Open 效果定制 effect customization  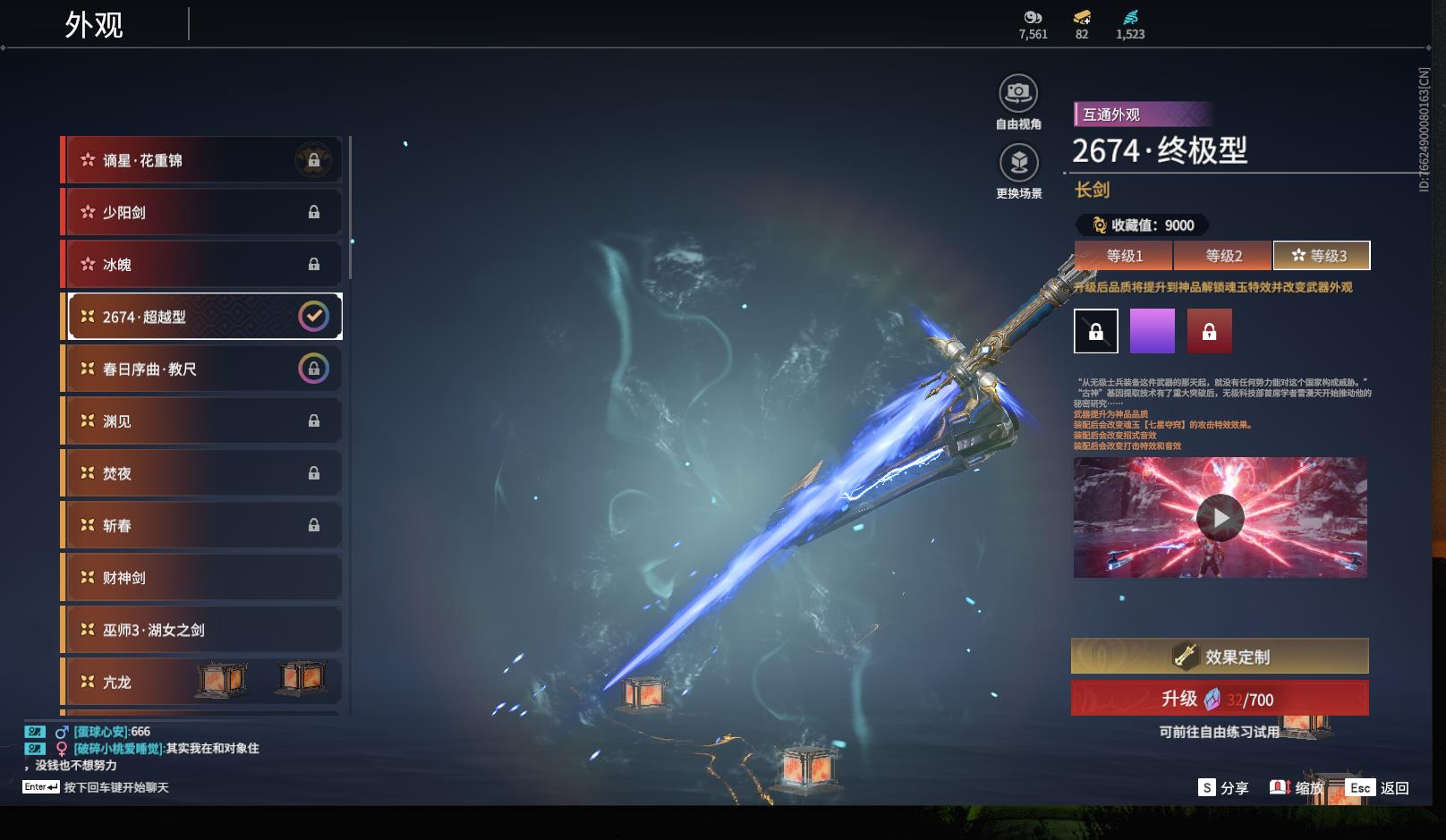pos(1220,656)
